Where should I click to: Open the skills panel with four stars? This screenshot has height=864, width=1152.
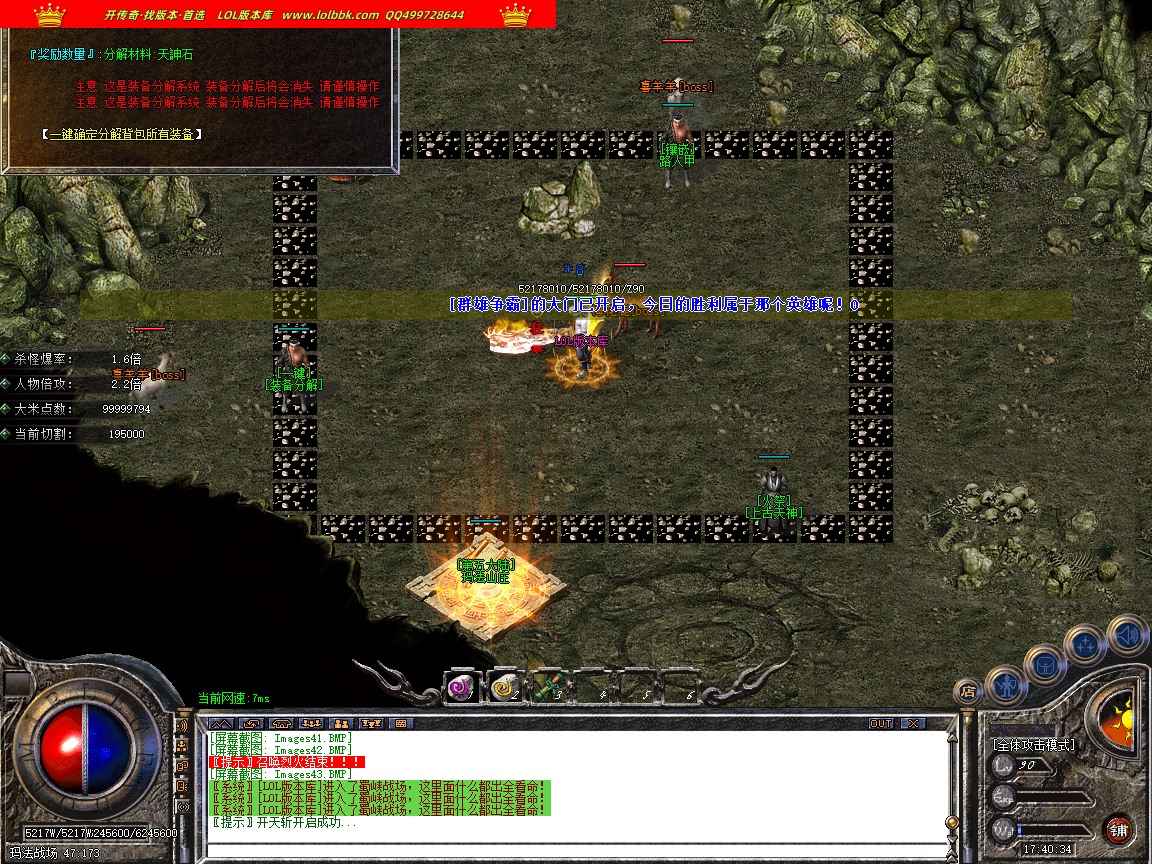(1085, 645)
